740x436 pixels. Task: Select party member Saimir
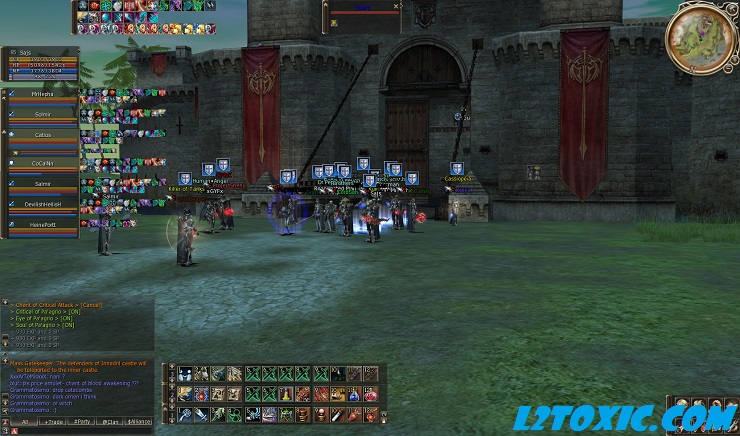tap(42, 183)
